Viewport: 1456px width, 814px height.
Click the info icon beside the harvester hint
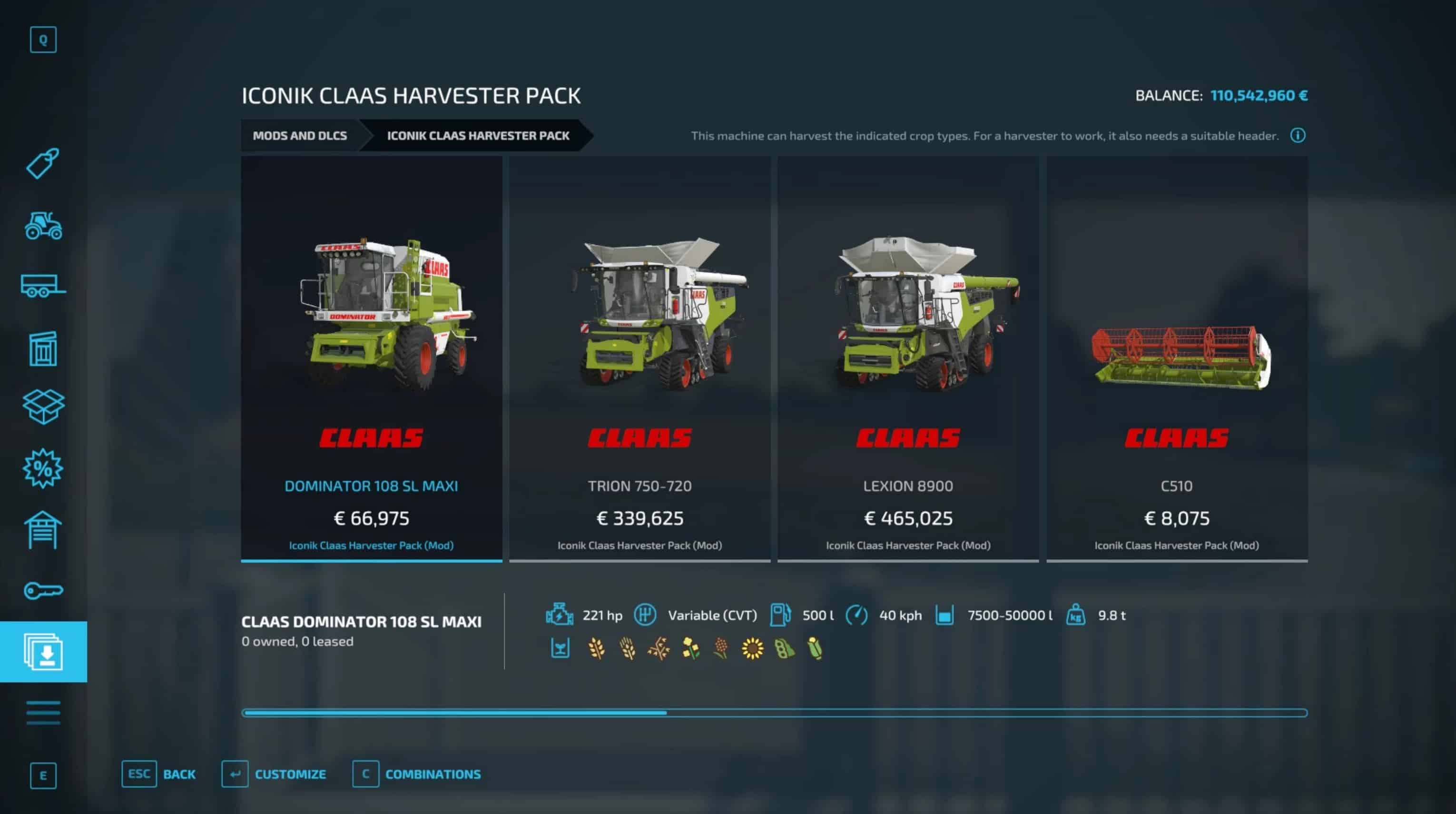1298,136
